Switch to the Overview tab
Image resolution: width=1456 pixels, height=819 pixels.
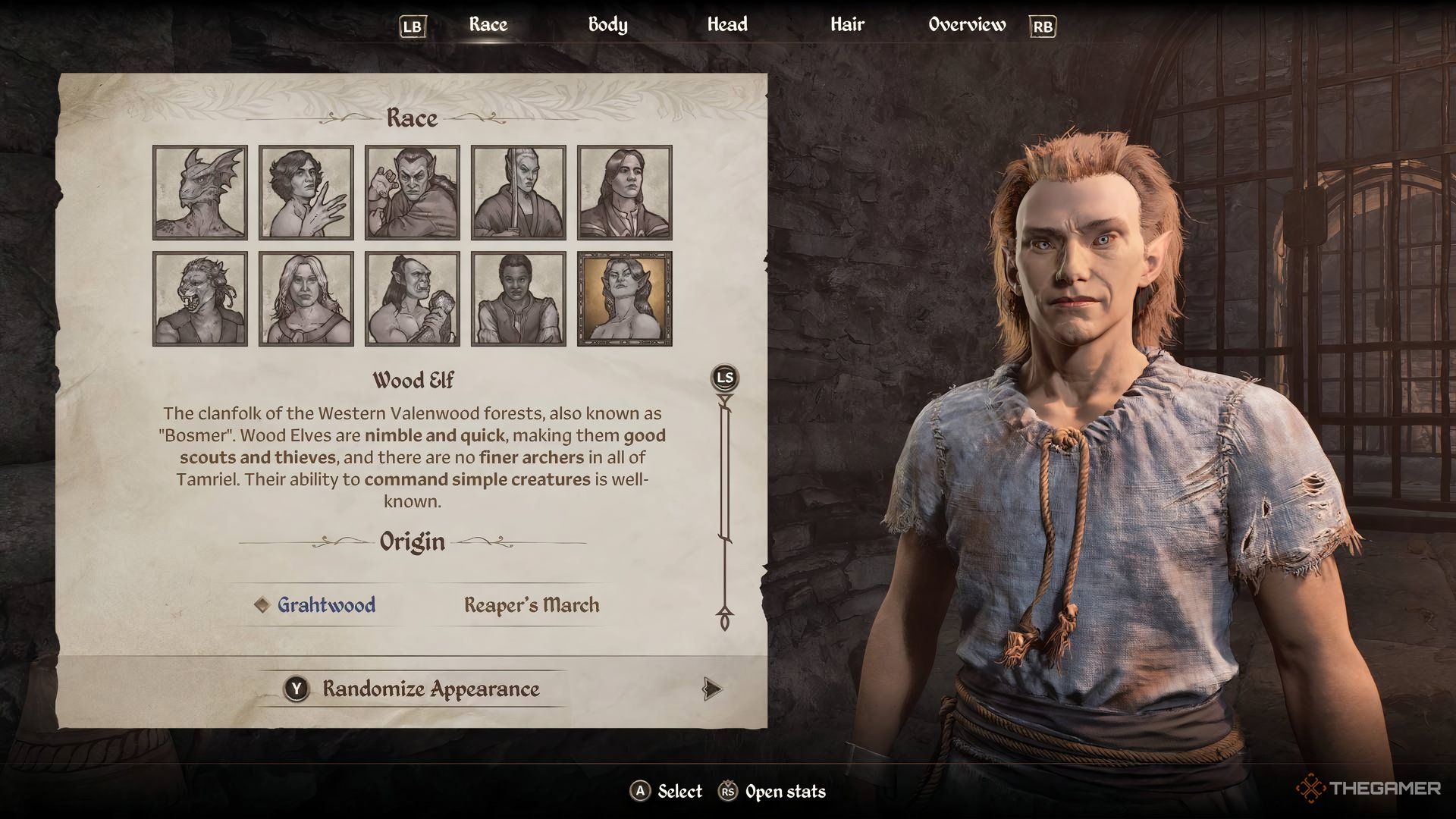(x=967, y=24)
